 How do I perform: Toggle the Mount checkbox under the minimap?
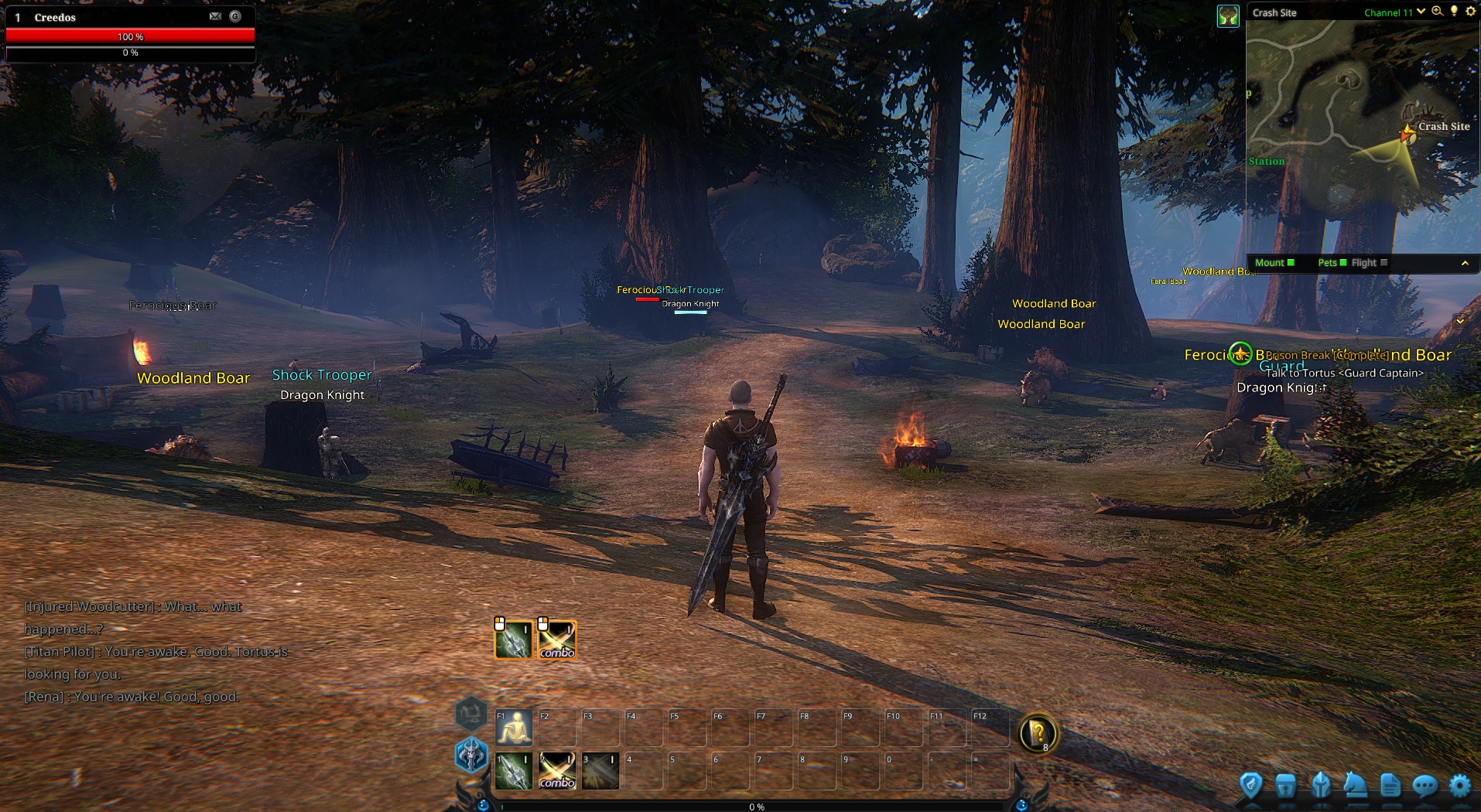(x=1291, y=263)
